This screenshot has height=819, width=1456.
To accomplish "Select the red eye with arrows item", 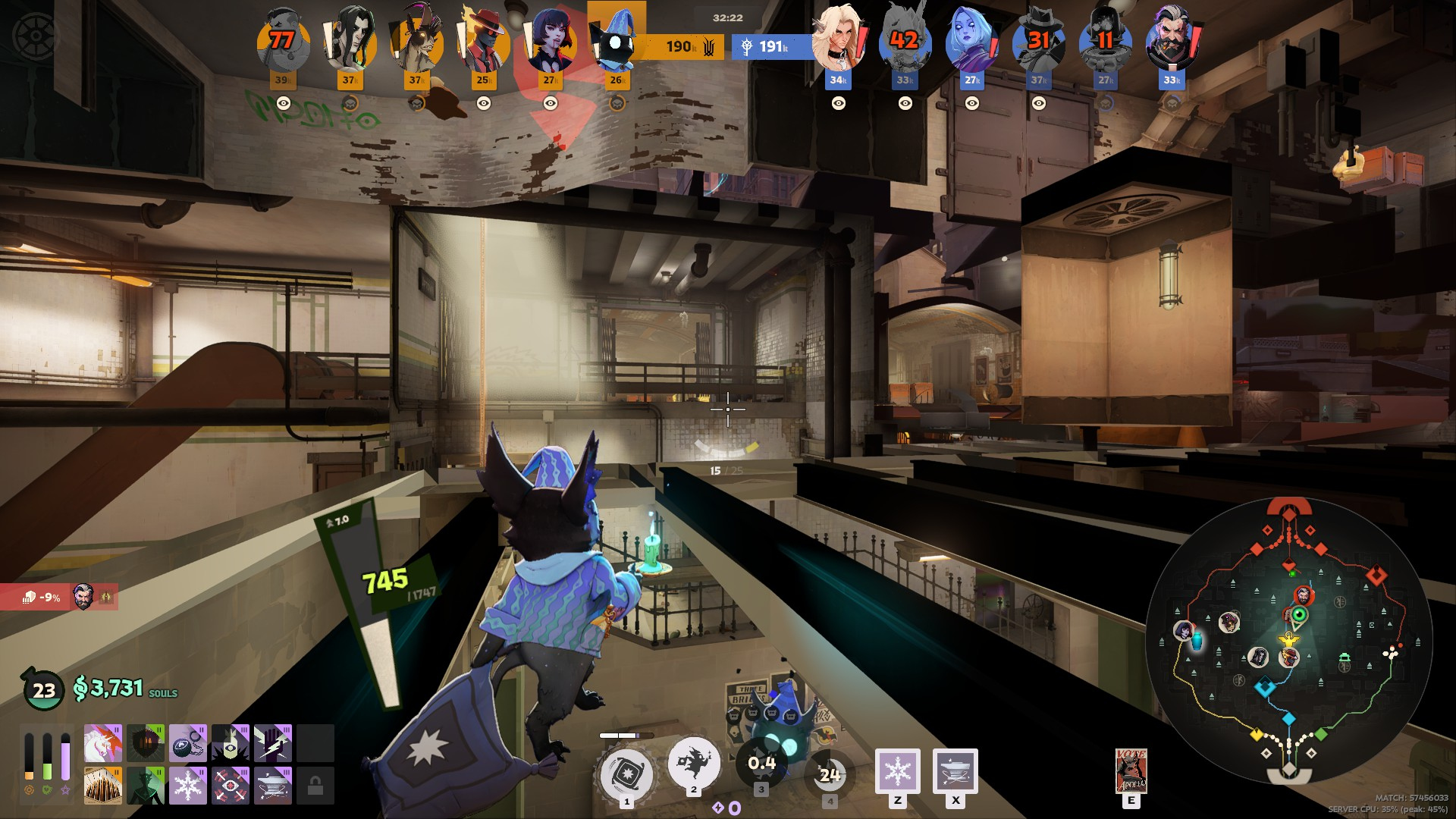I will [x=230, y=786].
